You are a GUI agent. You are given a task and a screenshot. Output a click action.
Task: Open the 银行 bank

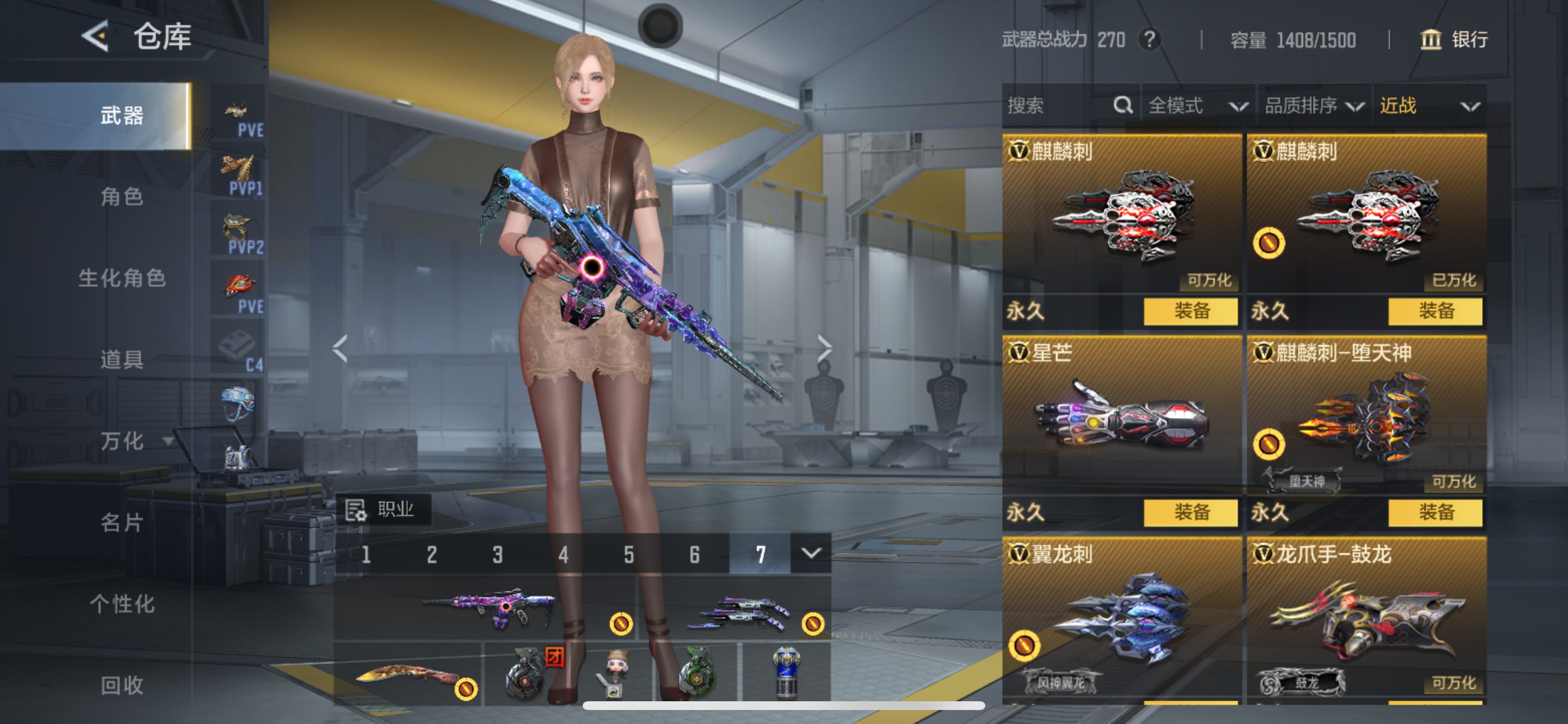pyautogui.click(x=1455, y=40)
